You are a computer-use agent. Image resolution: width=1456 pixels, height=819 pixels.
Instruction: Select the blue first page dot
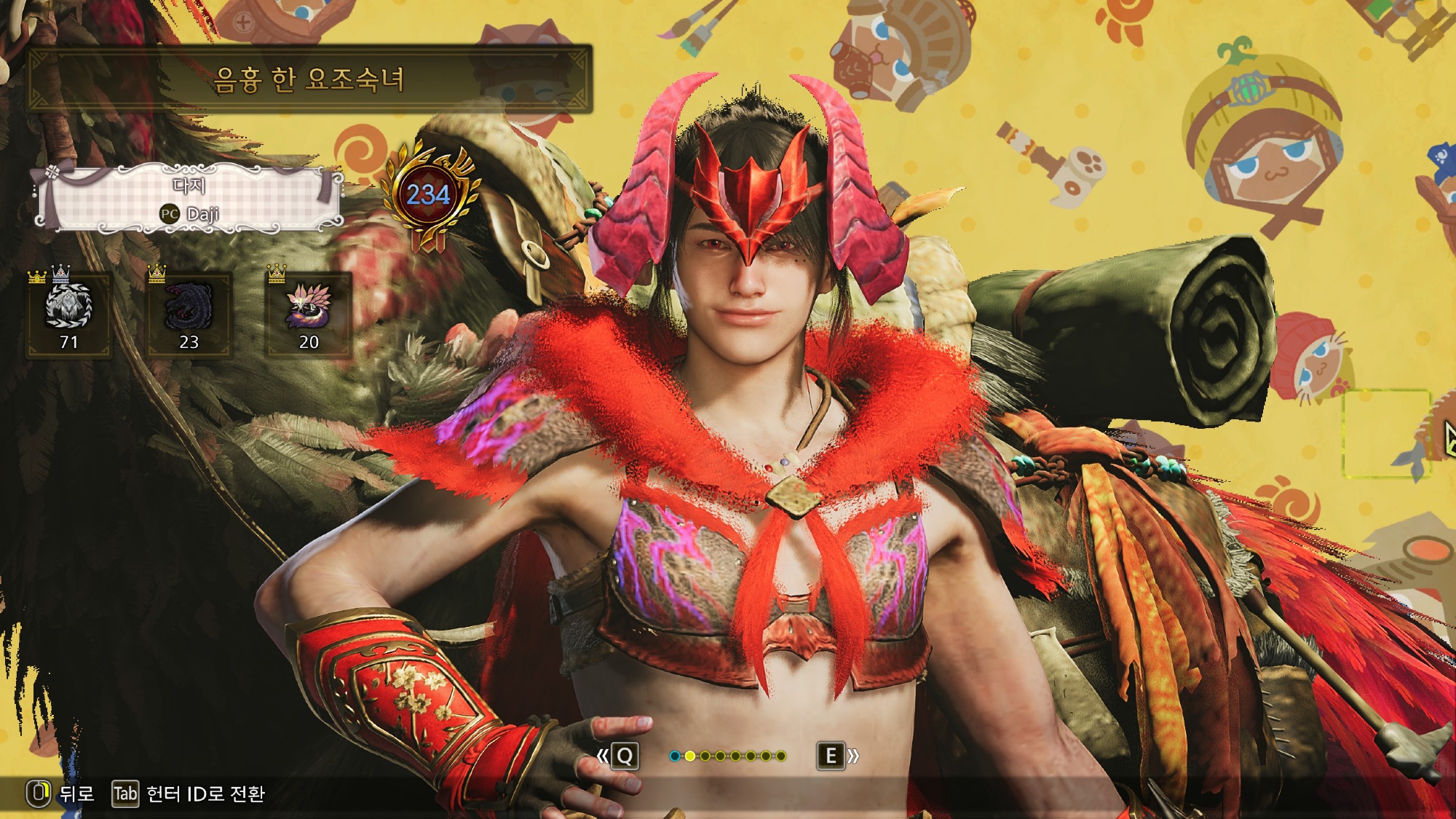point(675,756)
